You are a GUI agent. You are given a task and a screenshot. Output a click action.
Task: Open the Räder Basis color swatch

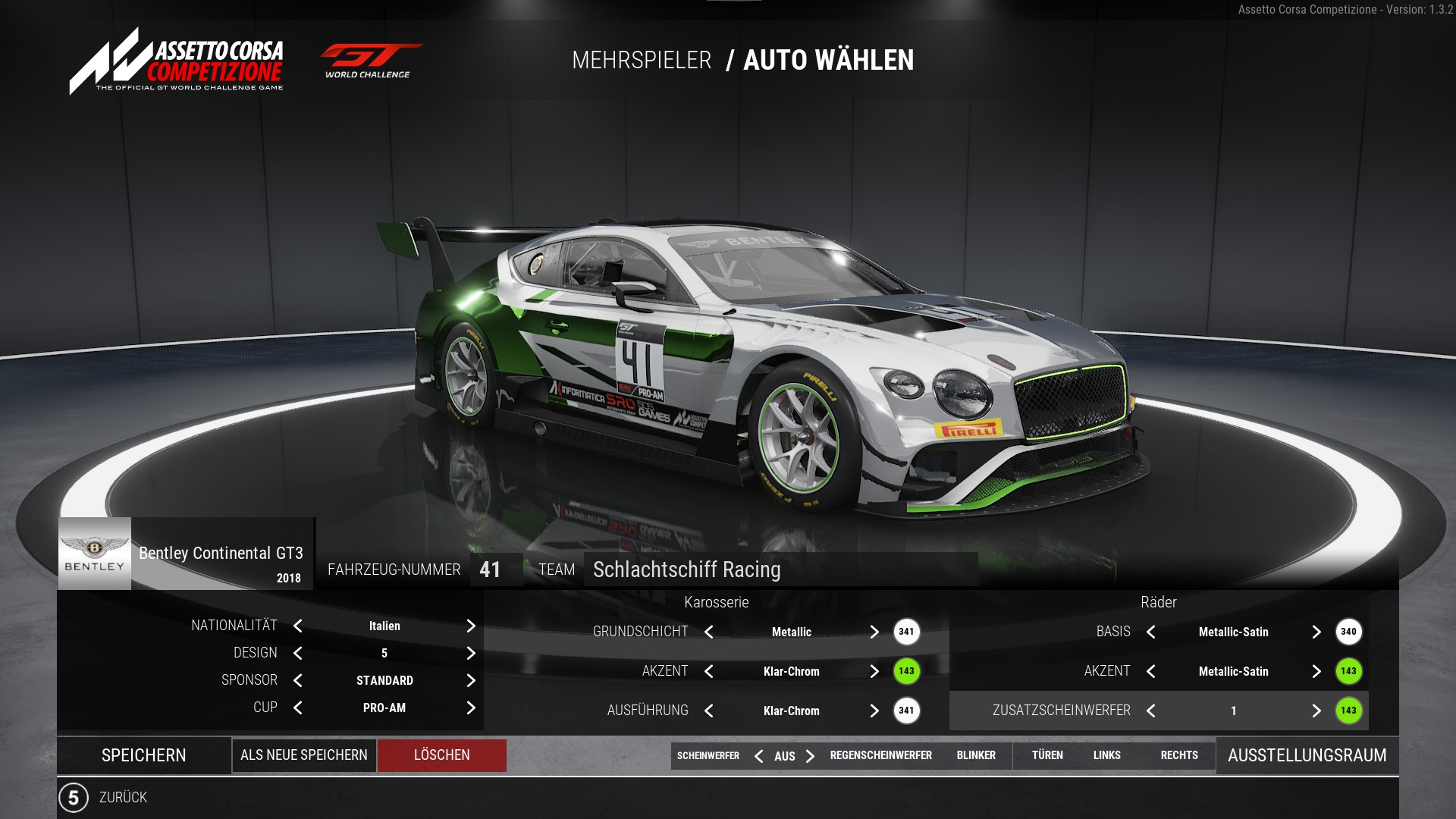coord(1348,632)
